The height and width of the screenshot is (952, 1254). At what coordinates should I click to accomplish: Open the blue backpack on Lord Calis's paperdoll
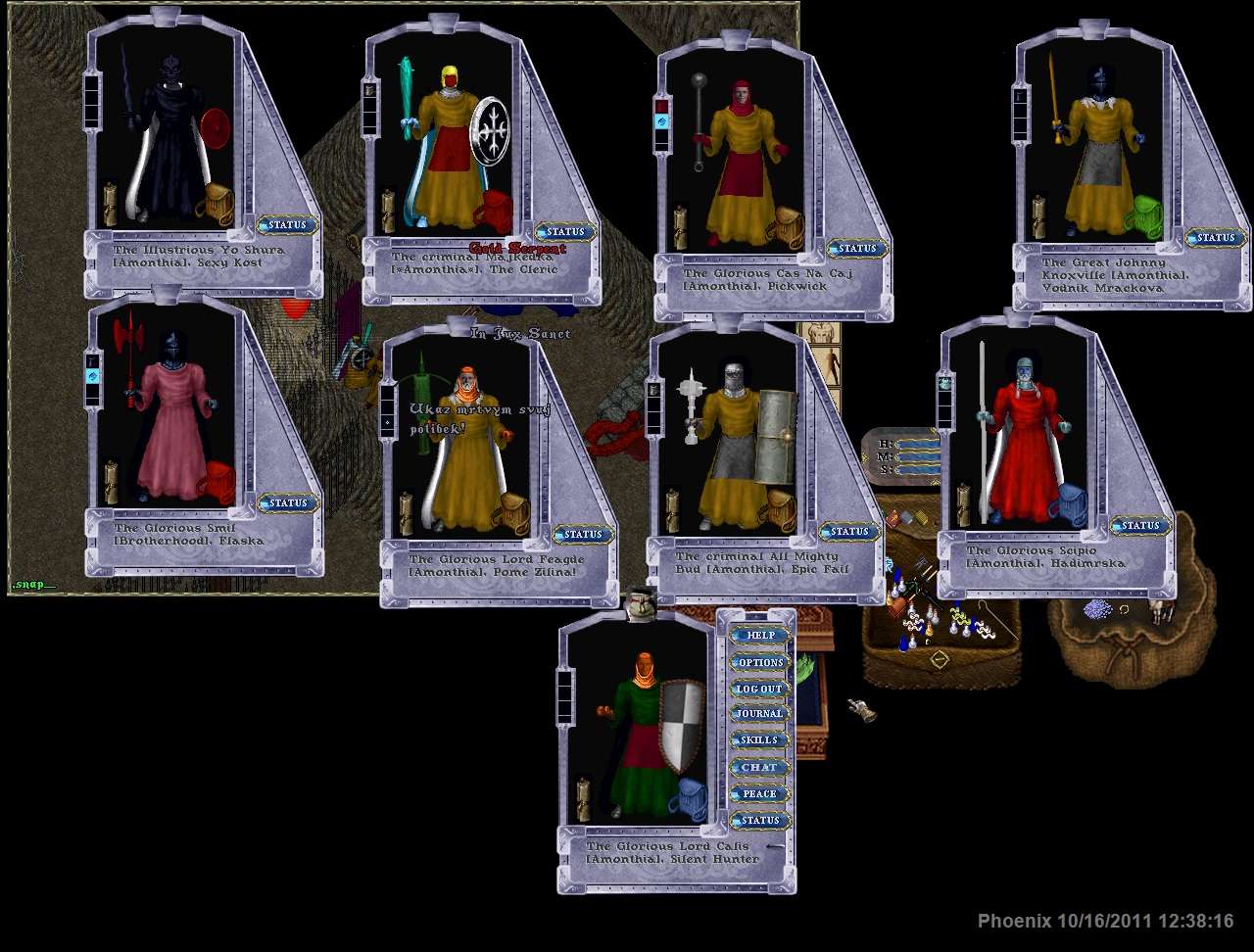[x=688, y=800]
